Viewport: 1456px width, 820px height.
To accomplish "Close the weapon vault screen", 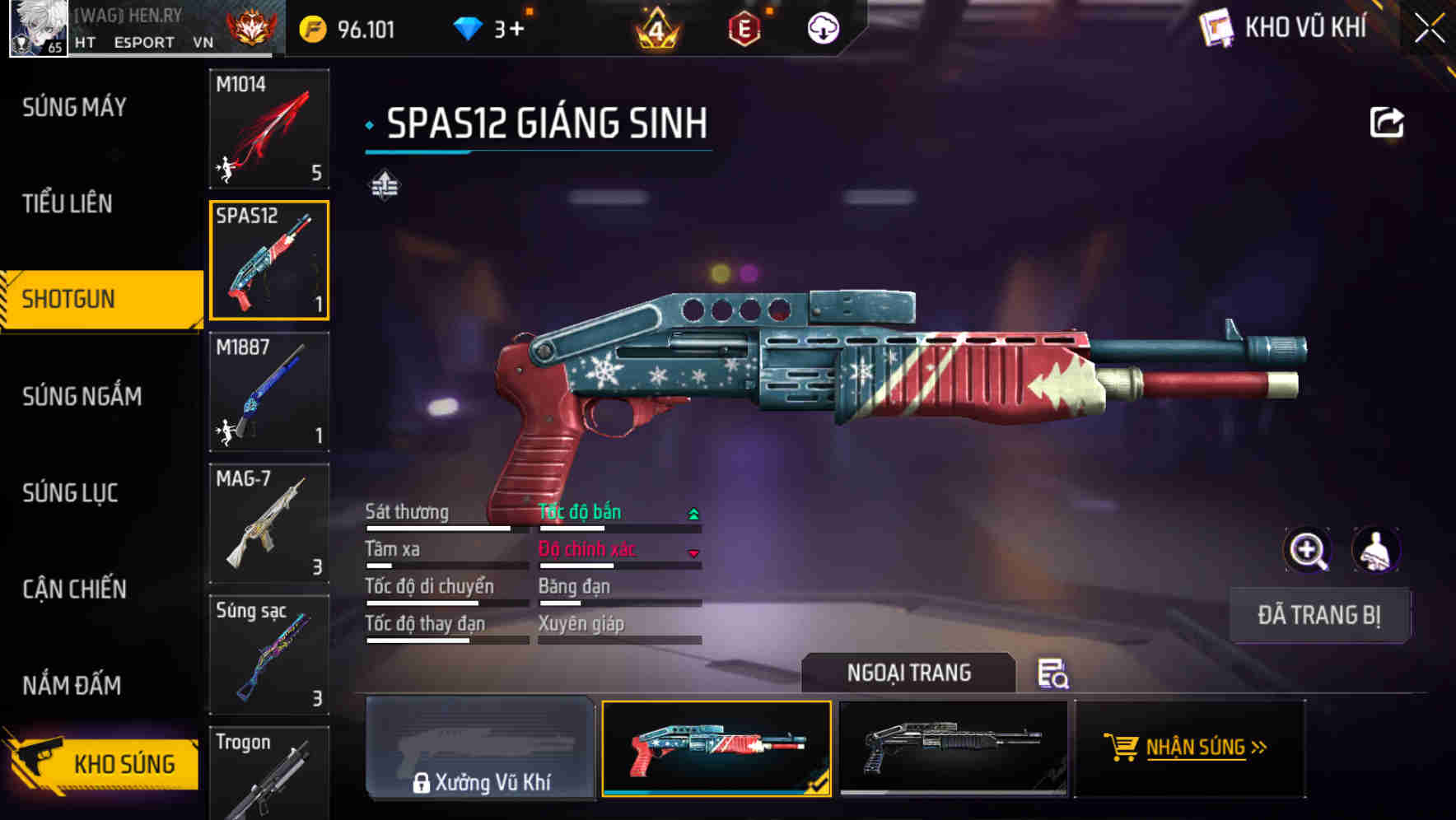I will (1429, 29).
